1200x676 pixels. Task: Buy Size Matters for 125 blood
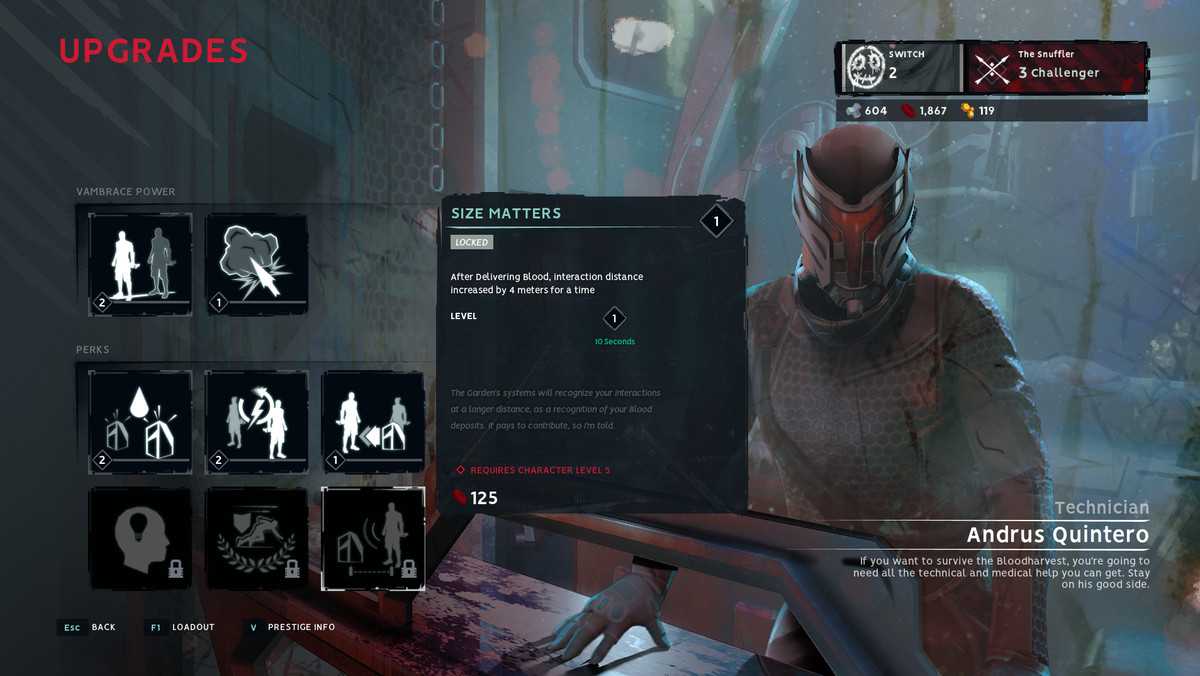(476, 498)
